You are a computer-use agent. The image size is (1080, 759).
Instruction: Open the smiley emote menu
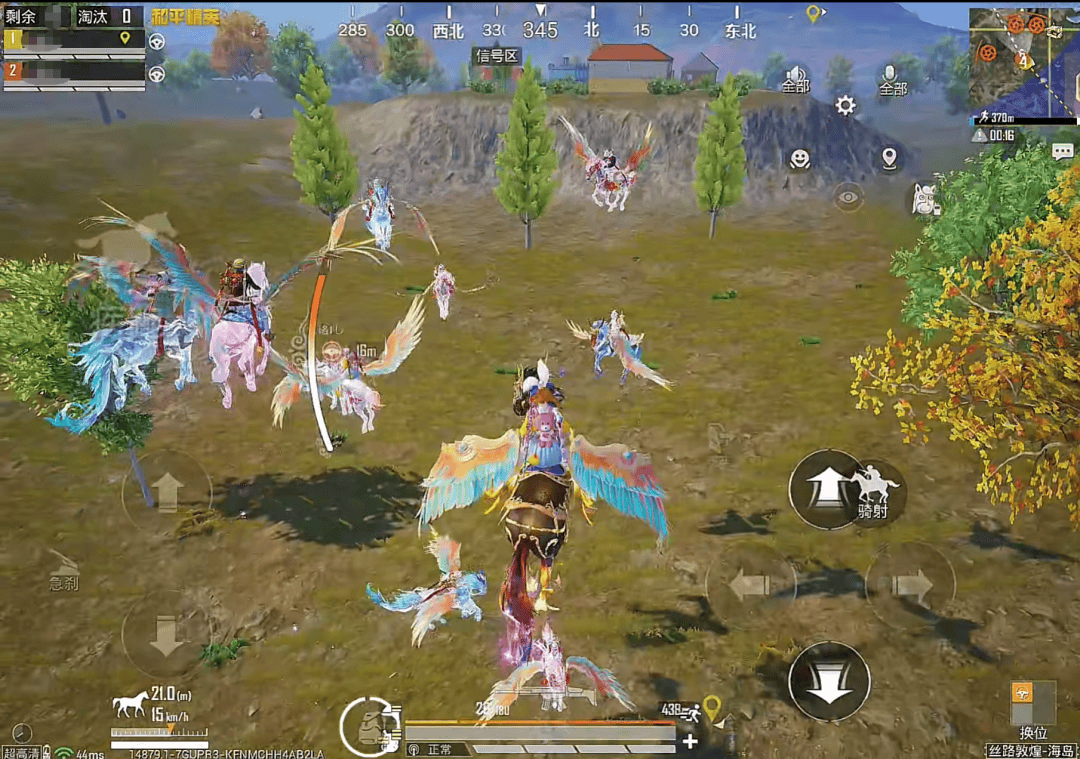coord(799,158)
